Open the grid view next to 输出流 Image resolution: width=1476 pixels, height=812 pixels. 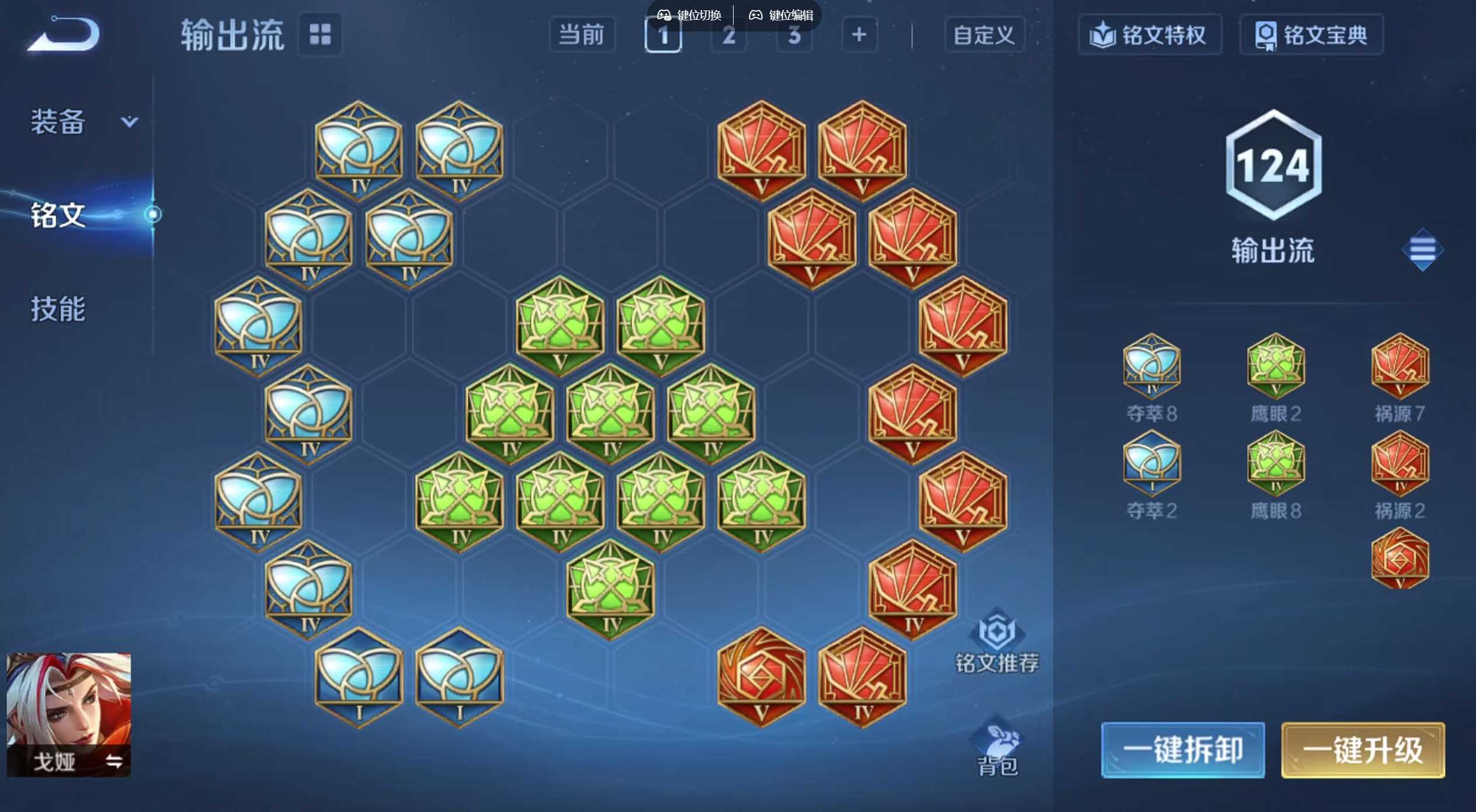[x=320, y=34]
